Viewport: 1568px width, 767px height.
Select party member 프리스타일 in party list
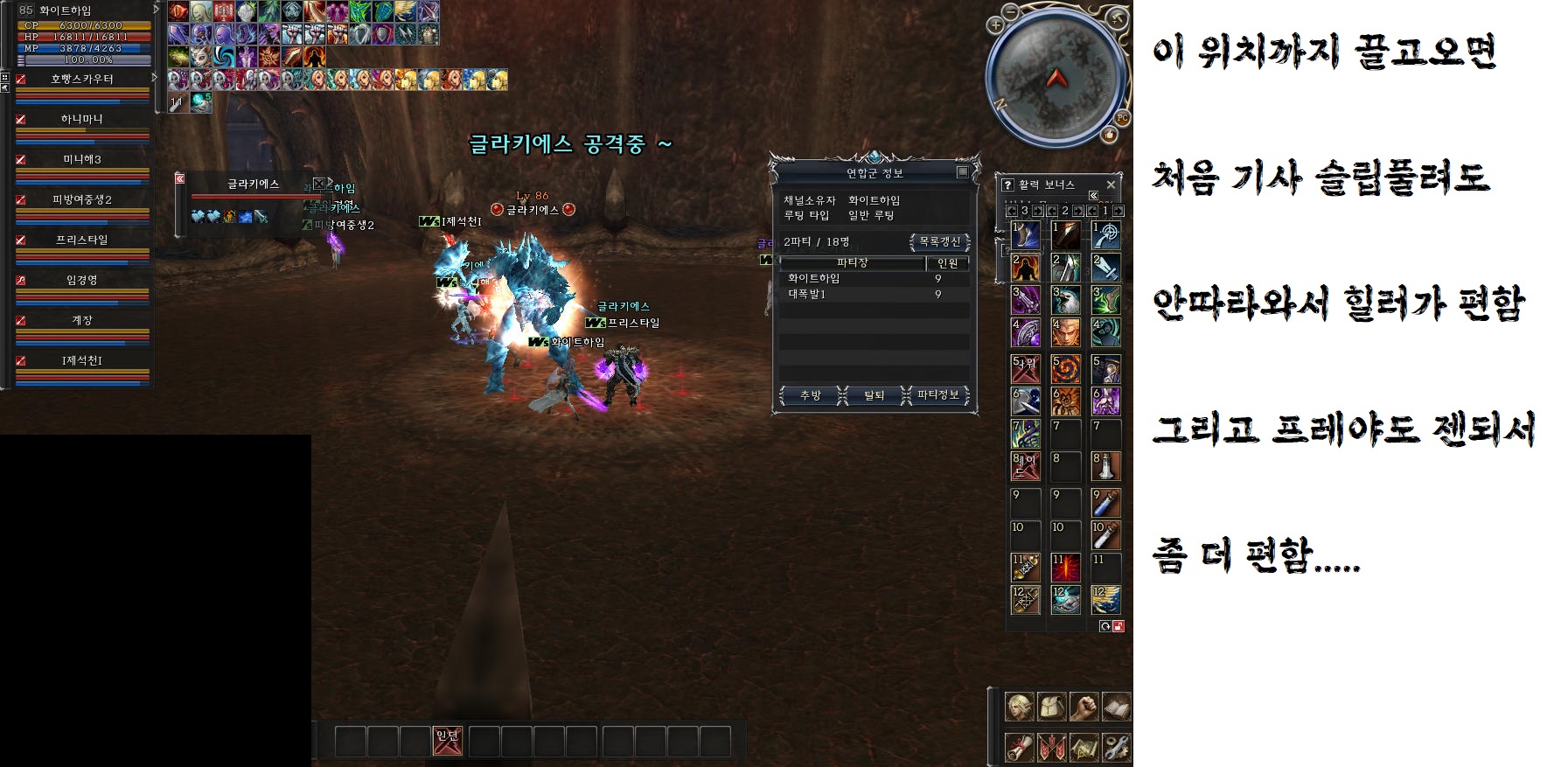coord(82,240)
